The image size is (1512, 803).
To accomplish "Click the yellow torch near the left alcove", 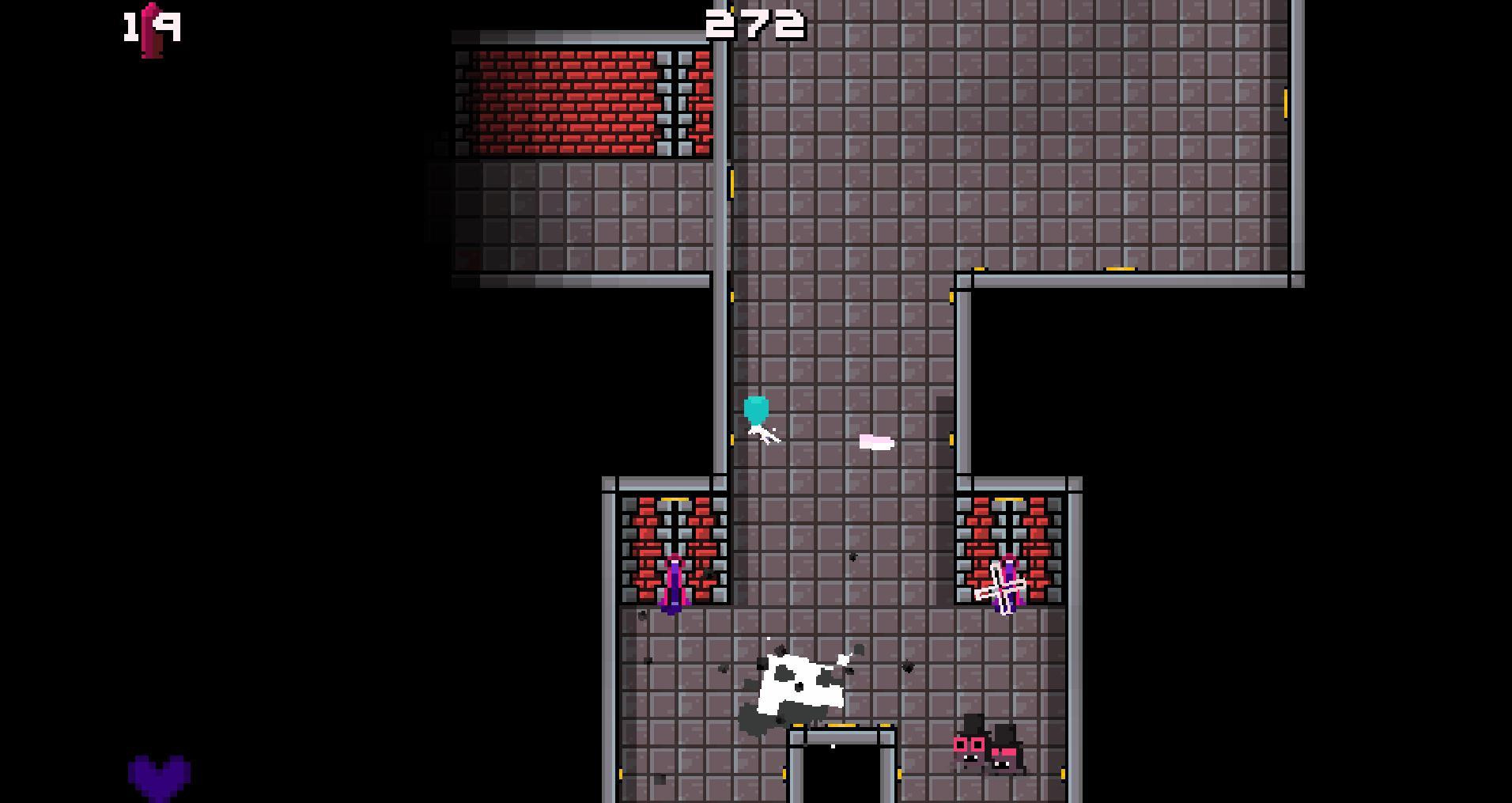I will 674,498.
